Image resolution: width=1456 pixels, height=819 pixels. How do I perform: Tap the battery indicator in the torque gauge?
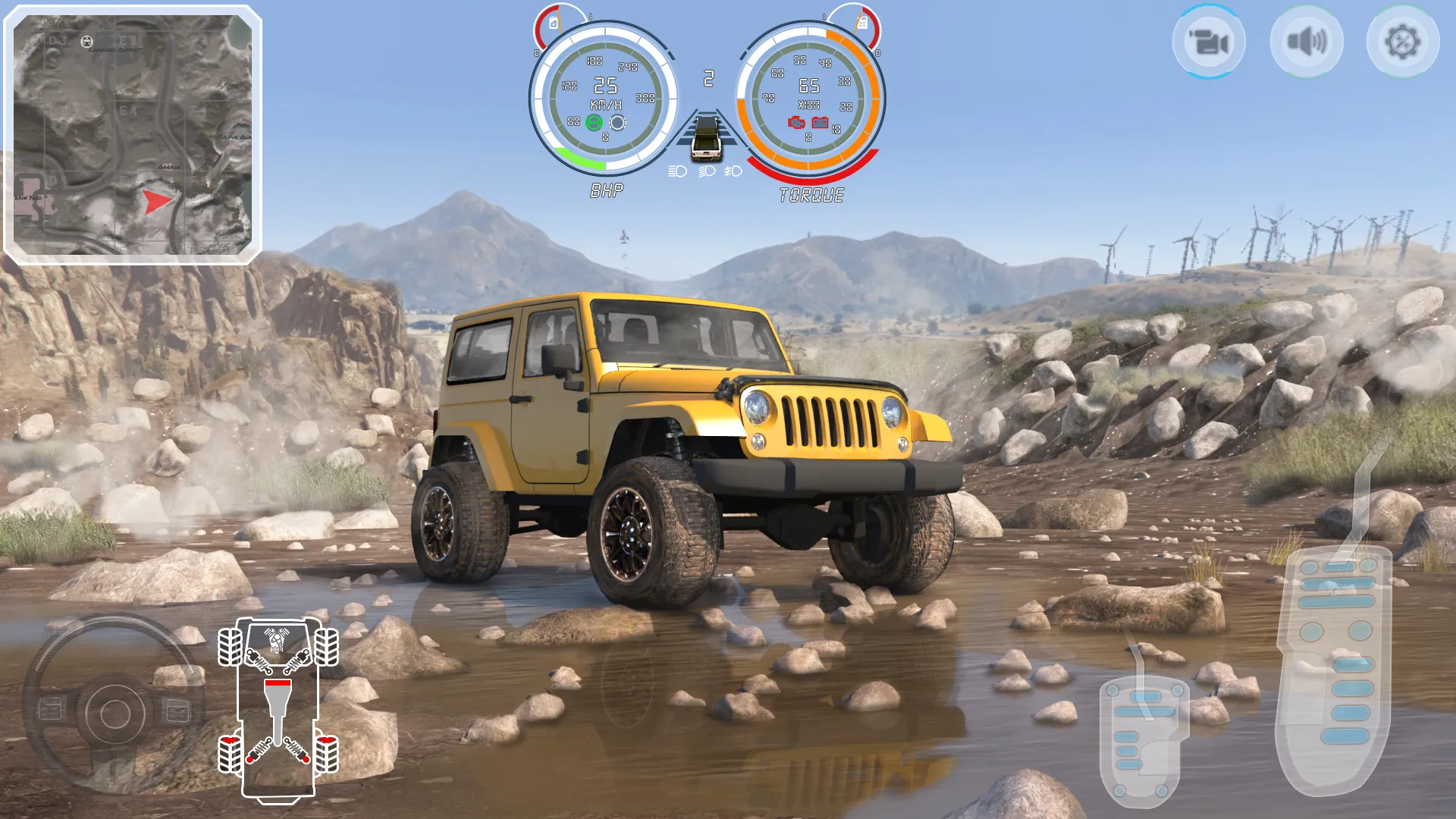click(x=821, y=123)
